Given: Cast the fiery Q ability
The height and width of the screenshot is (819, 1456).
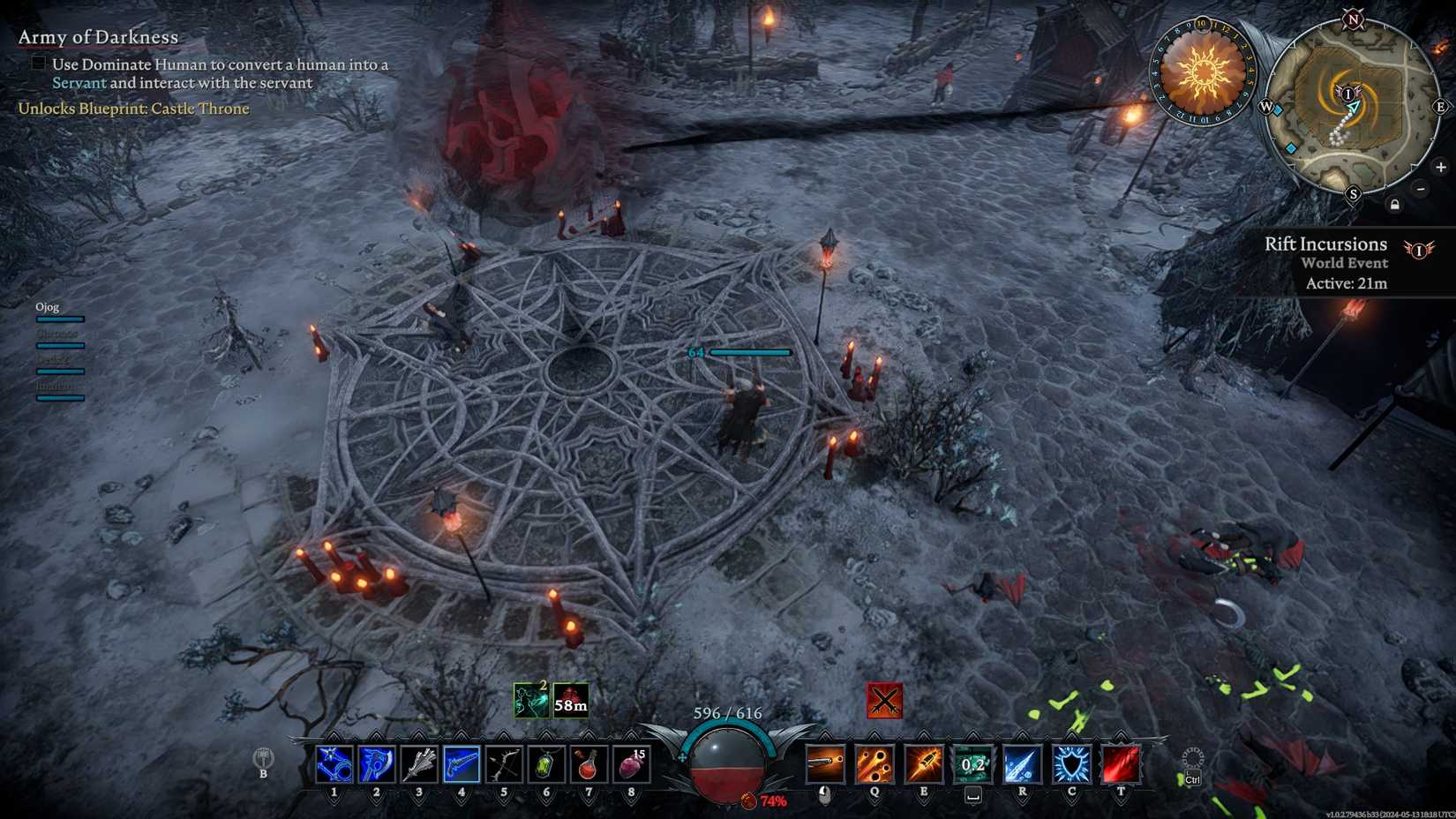Looking at the screenshot, I should tap(874, 764).
